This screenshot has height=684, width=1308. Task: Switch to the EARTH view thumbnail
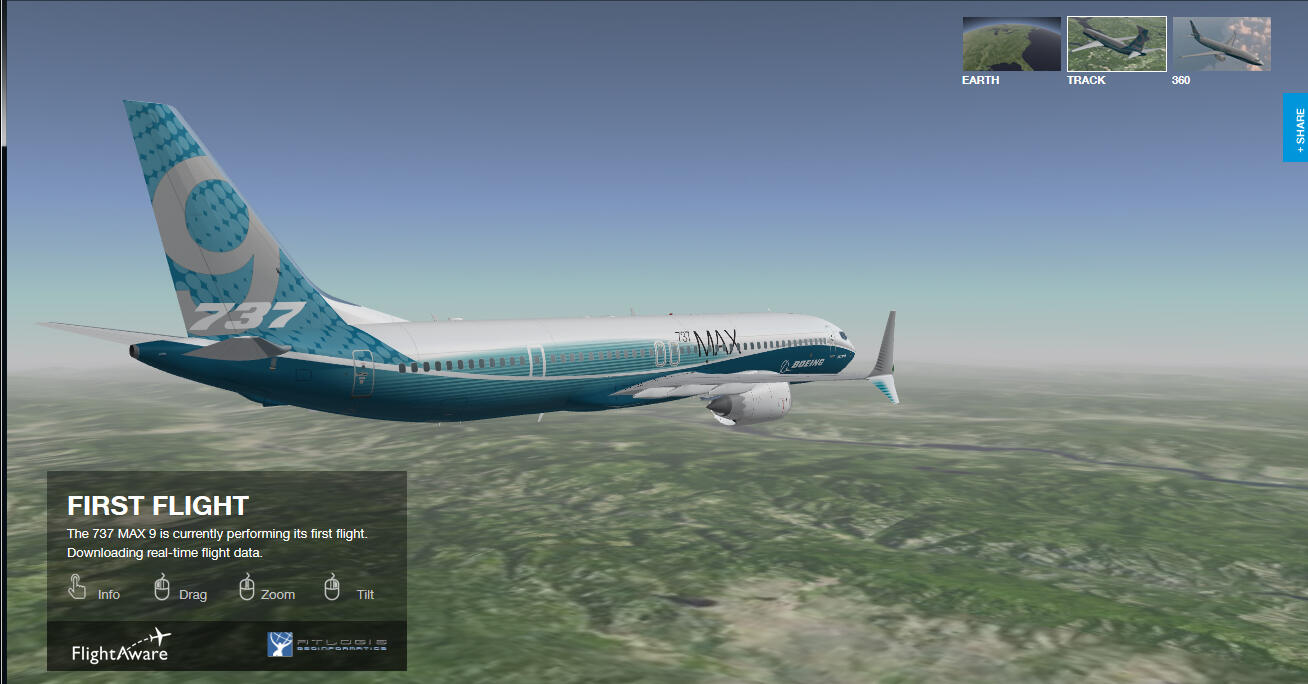tap(1011, 44)
